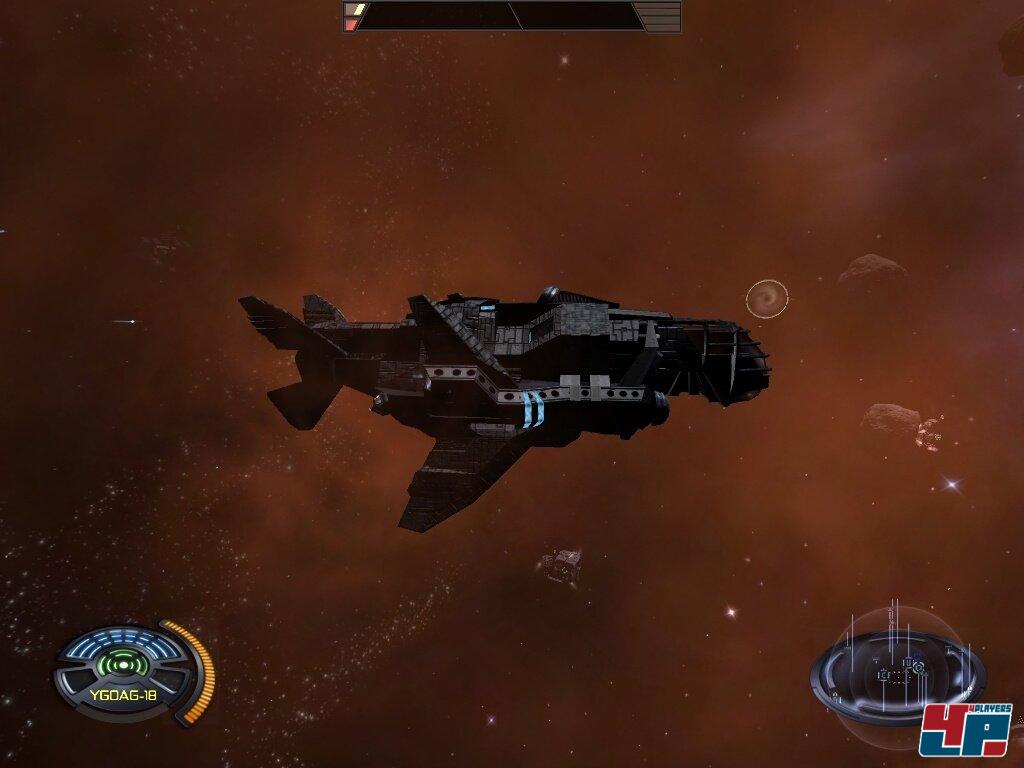Click the red indicator on the top bar

tap(352, 24)
